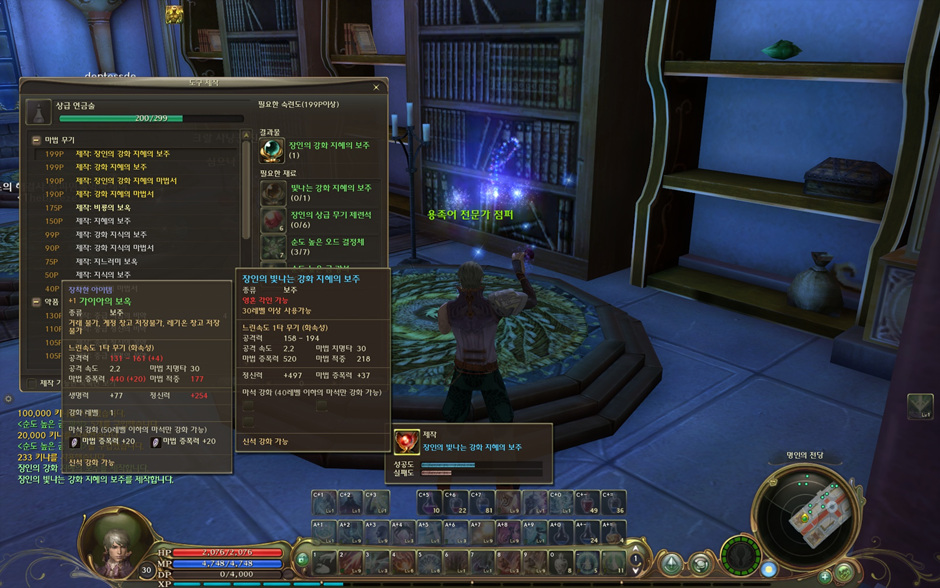The image size is (940, 588).
Task: Select the 빛나는 강화 지혜의 보주 material
Action: pyautogui.click(x=272, y=191)
